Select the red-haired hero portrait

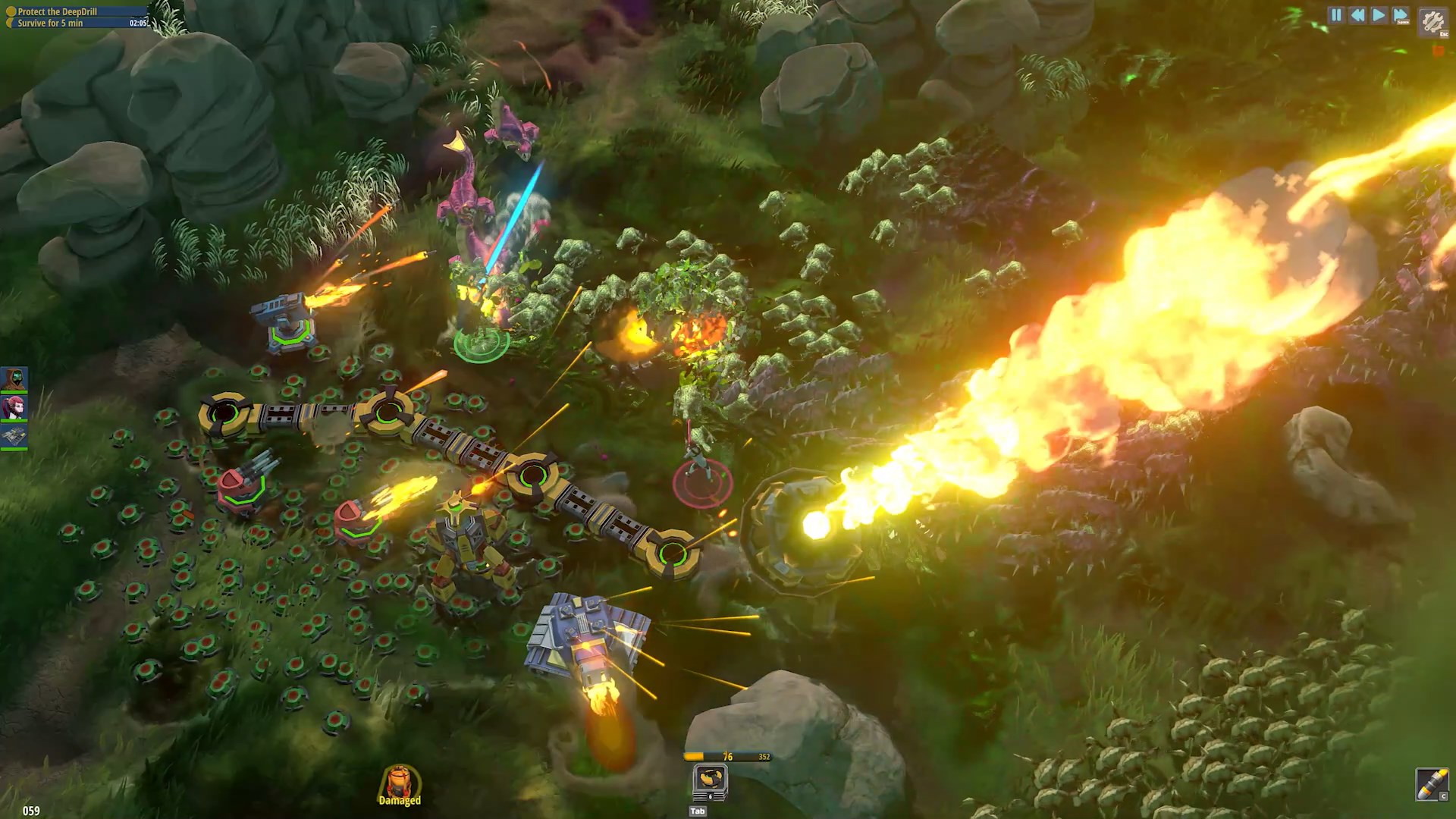(14, 407)
